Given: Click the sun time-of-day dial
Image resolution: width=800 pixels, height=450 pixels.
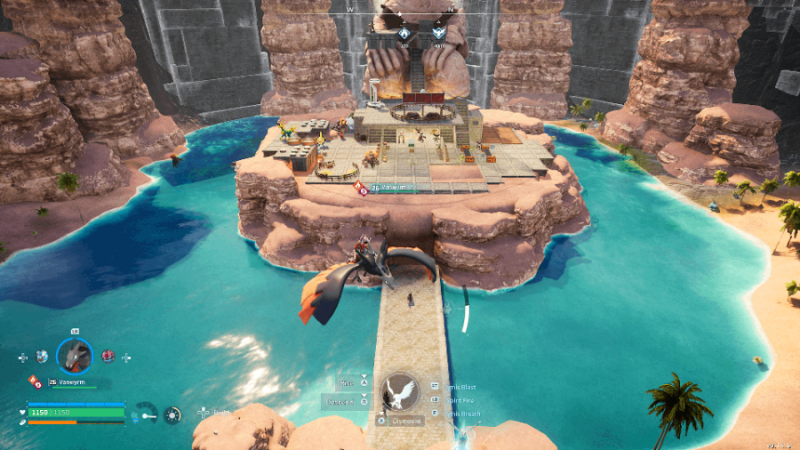Looking at the screenshot, I should point(172,413).
